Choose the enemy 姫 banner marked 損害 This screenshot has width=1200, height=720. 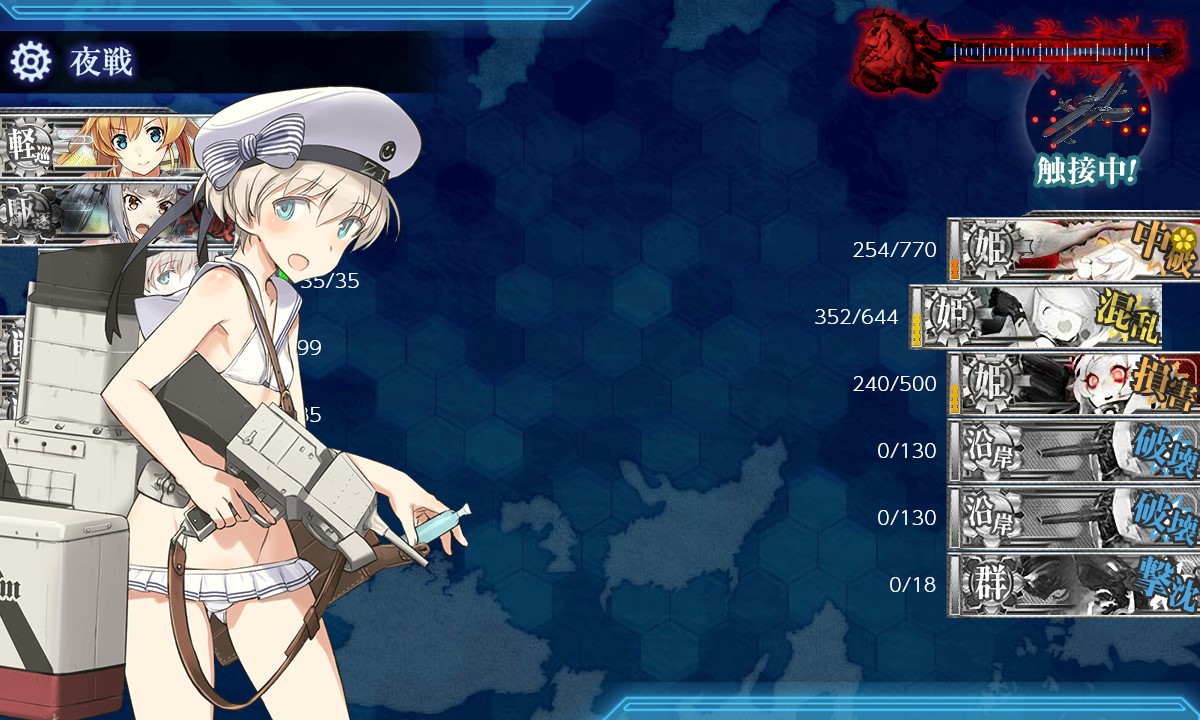pyautogui.click(x=1074, y=384)
